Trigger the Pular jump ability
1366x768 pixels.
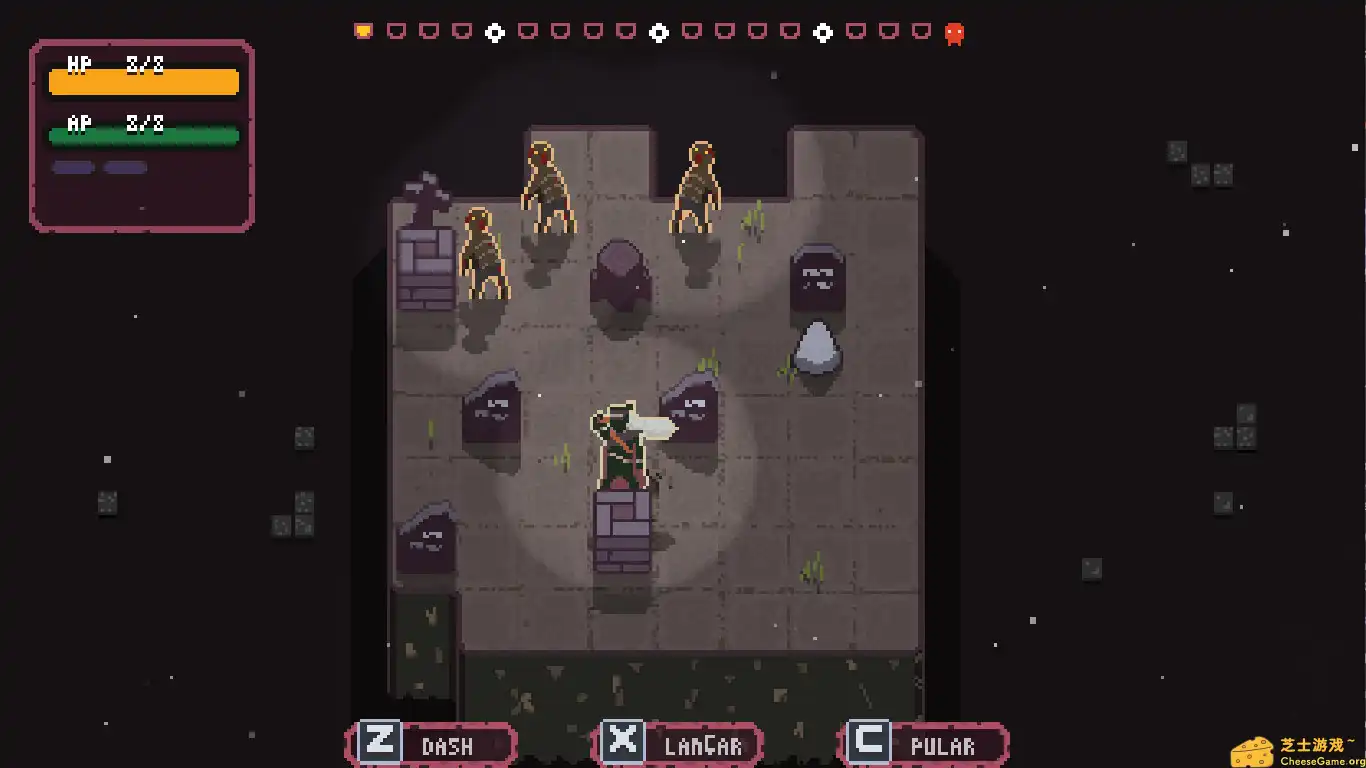[923, 744]
